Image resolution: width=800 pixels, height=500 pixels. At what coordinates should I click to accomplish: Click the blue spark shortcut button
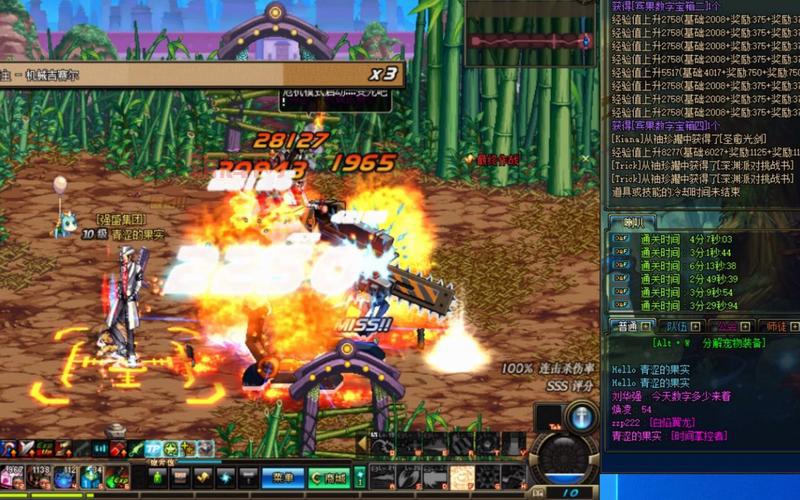pos(225,478)
